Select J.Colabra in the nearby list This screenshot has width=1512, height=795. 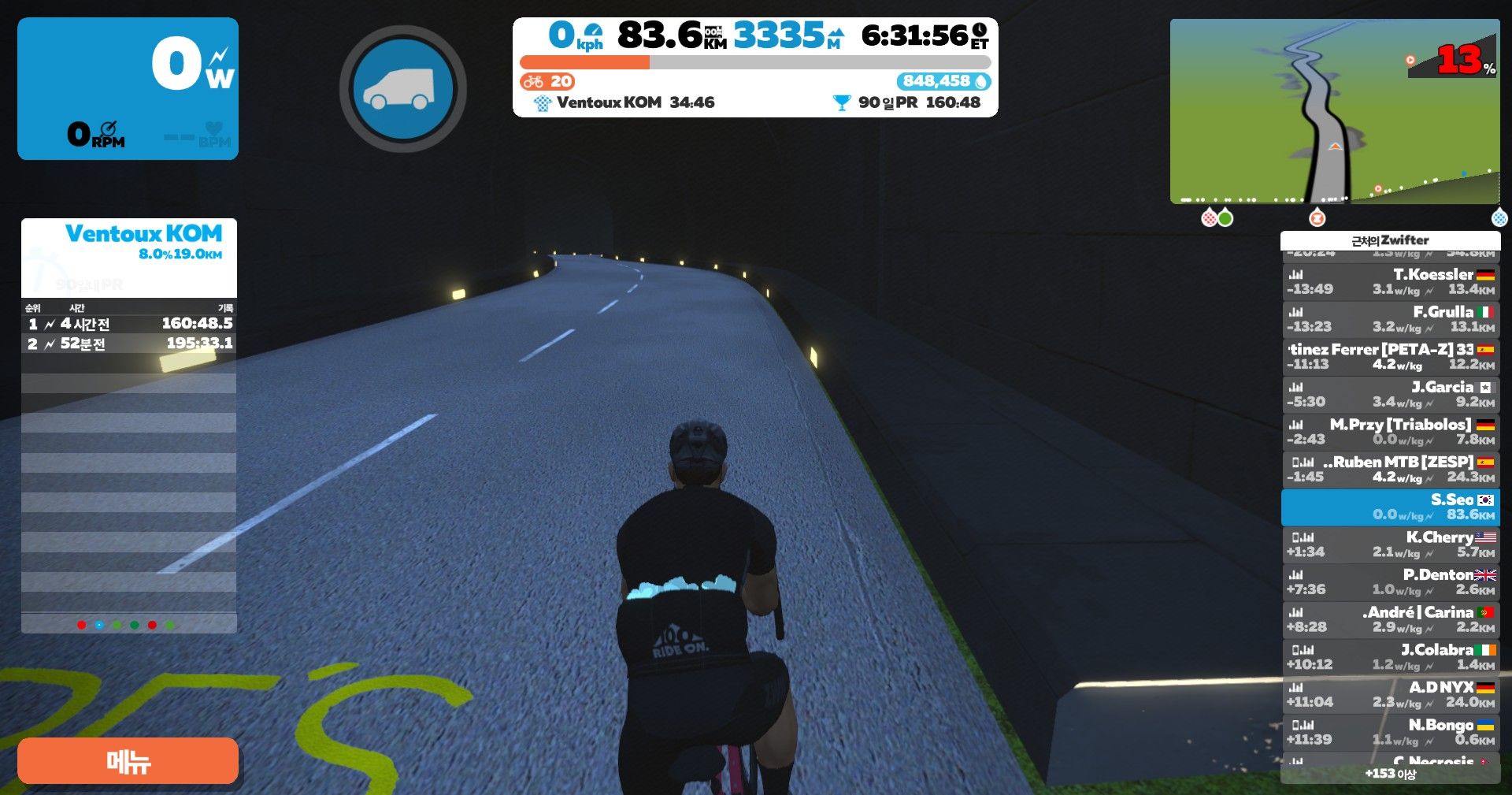click(1390, 656)
